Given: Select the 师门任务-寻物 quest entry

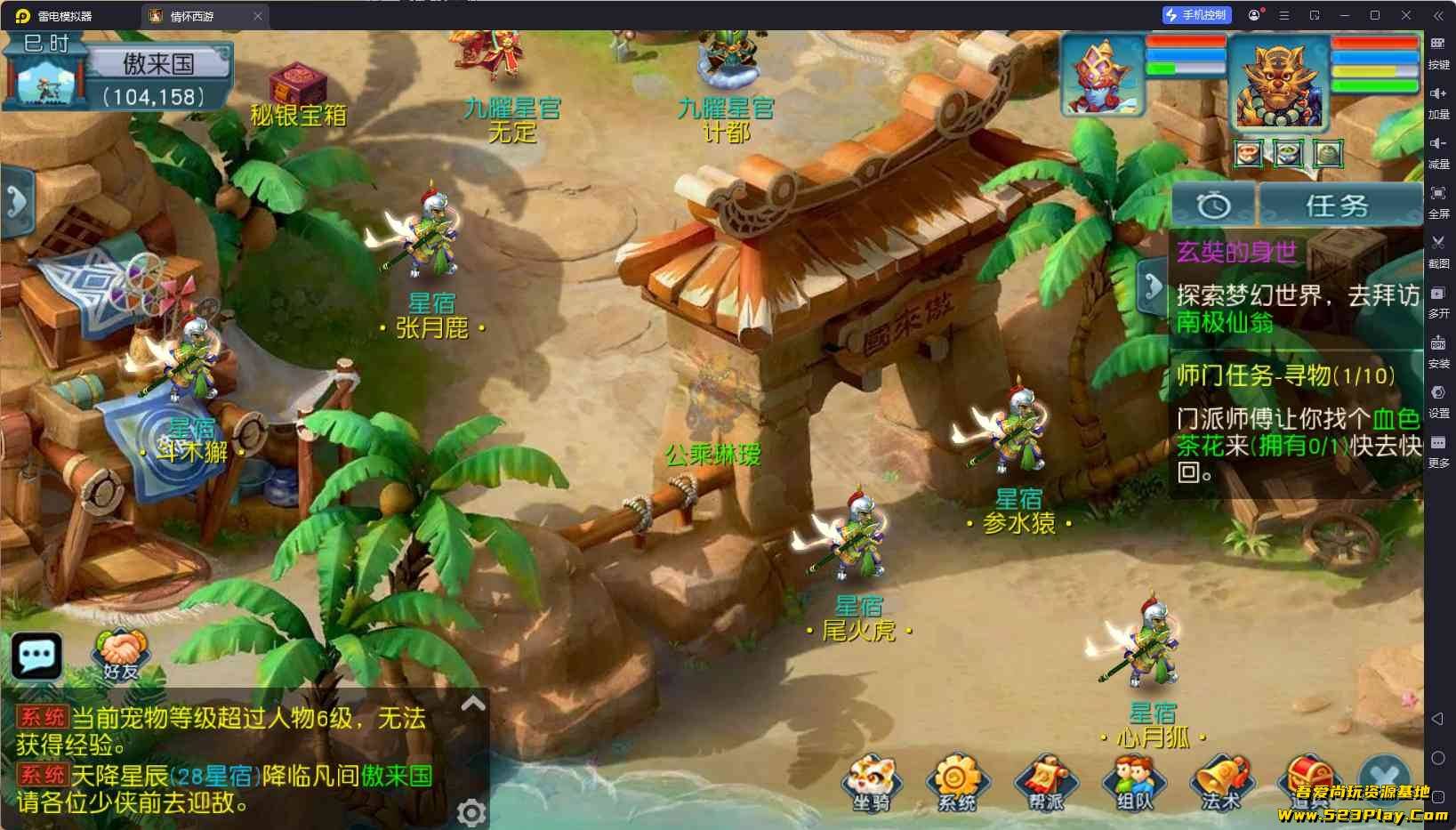Looking at the screenshot, I should point(1286,375).
